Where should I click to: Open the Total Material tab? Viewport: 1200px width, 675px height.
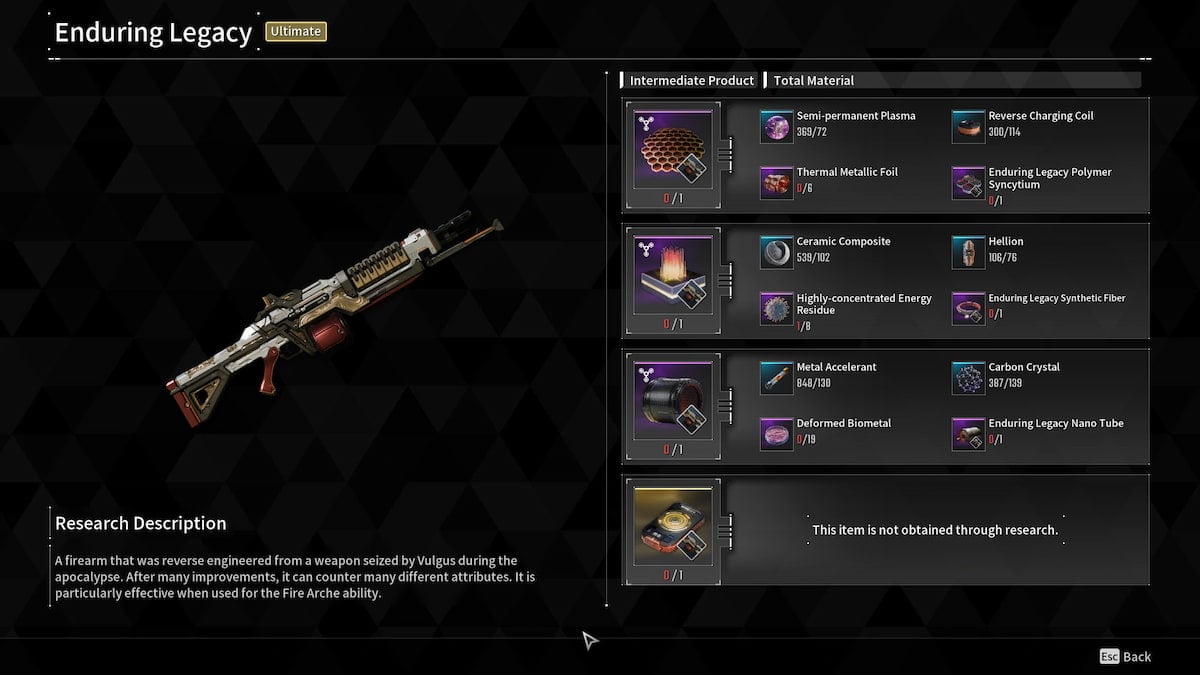(x=813, y=81)
